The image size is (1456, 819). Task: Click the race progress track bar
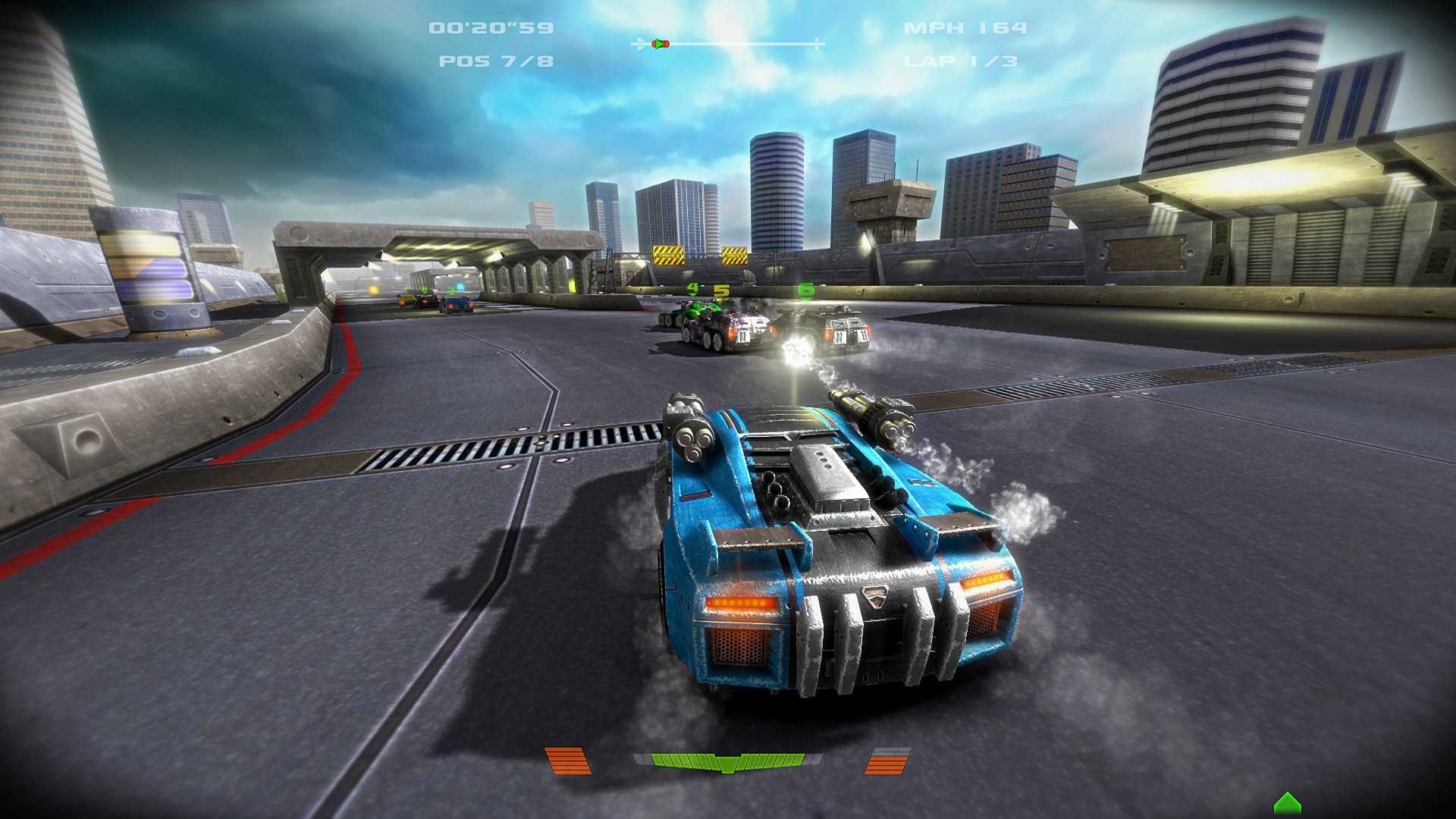click(728, 44)
